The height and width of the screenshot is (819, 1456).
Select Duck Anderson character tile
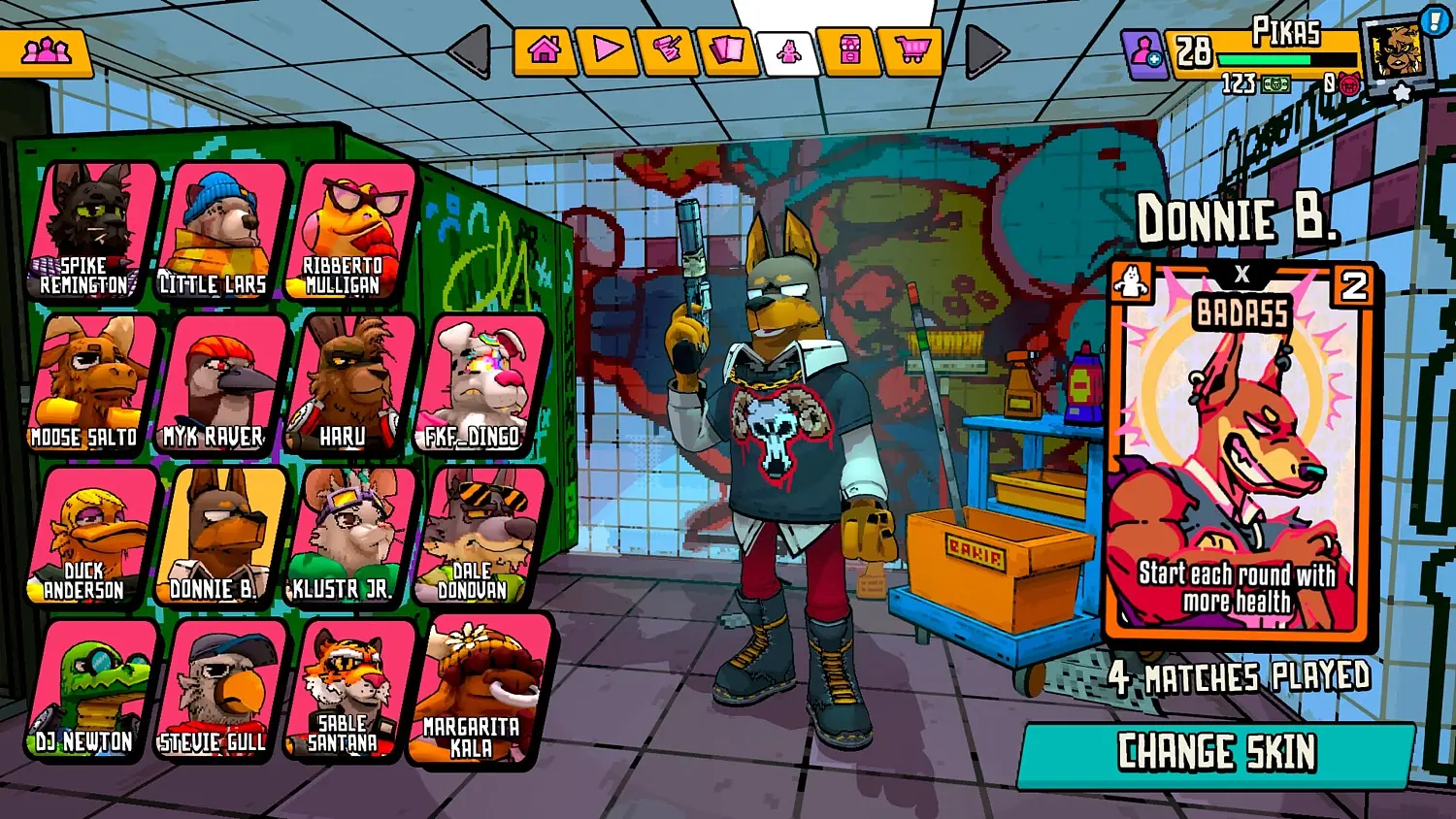pyautogui.click(x=92, y=537)
